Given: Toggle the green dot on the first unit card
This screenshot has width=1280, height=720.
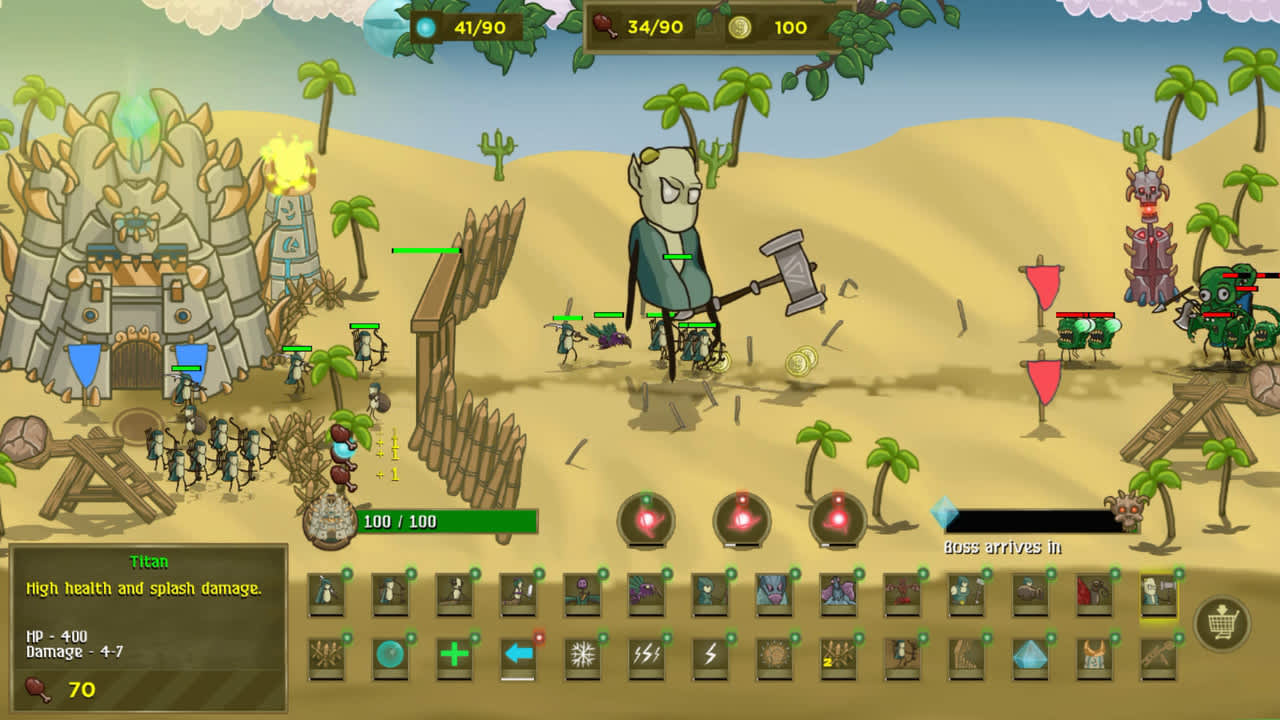Looking at the screenshot, I should pos(346,575).
